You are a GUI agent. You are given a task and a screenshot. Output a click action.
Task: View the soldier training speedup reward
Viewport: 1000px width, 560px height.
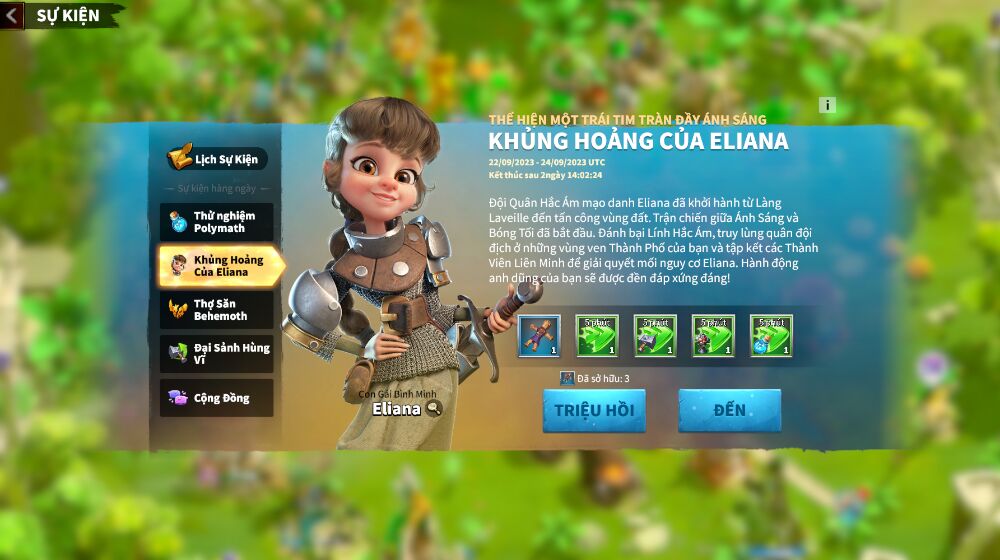point(713,336)
